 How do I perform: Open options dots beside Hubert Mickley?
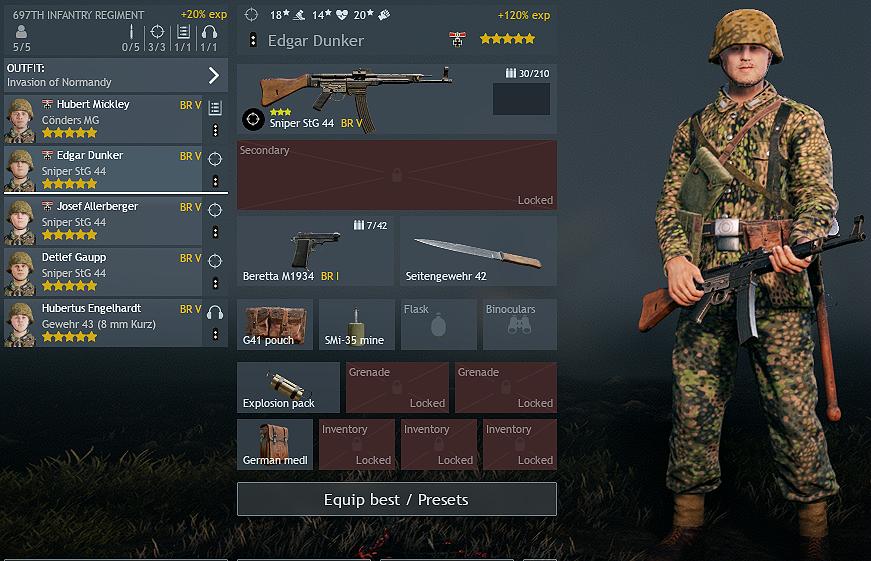pyautogui.click(x=215, y=131)
